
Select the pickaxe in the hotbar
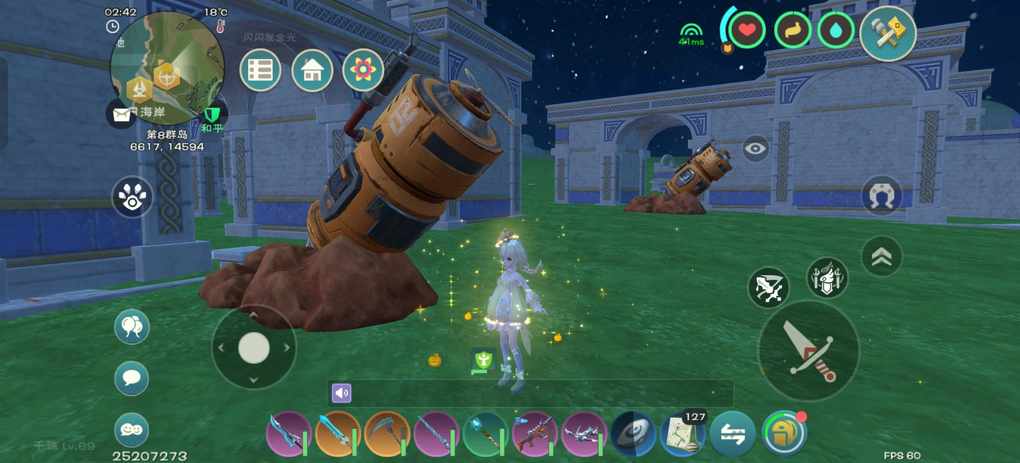pyautogui.click(x=387, y=434)
